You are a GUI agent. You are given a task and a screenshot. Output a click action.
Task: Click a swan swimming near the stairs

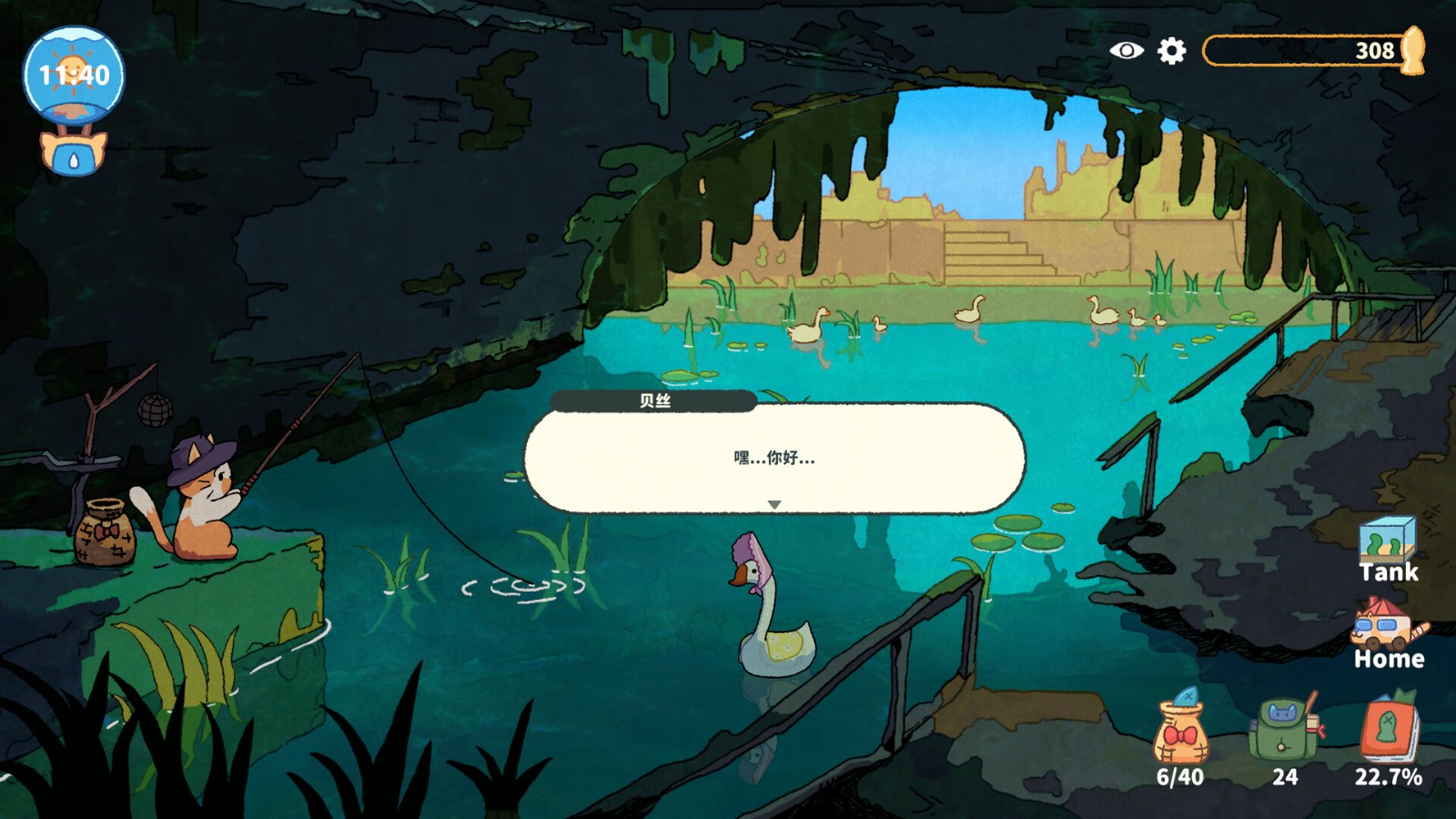tap(969, 312)
